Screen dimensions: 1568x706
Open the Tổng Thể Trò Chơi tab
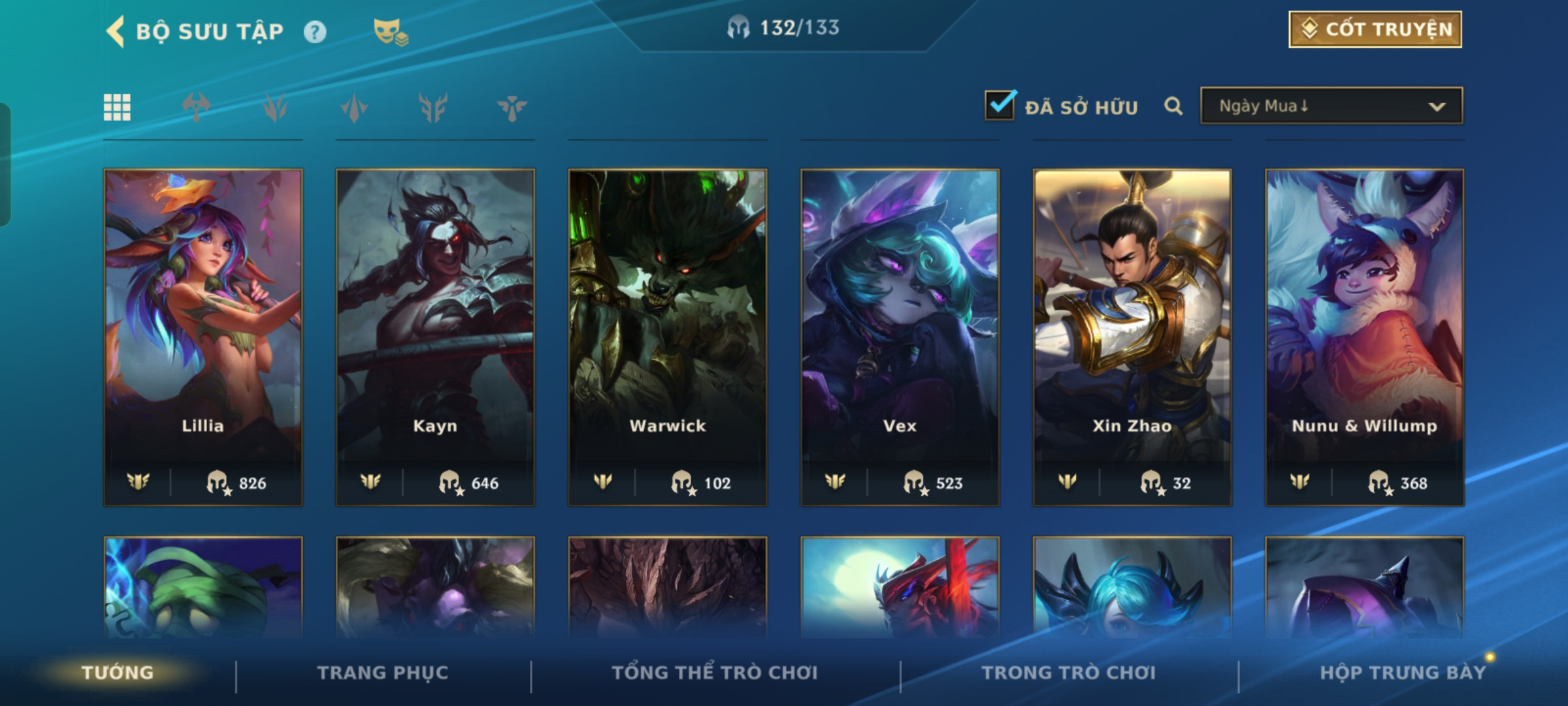click(714, 673)
